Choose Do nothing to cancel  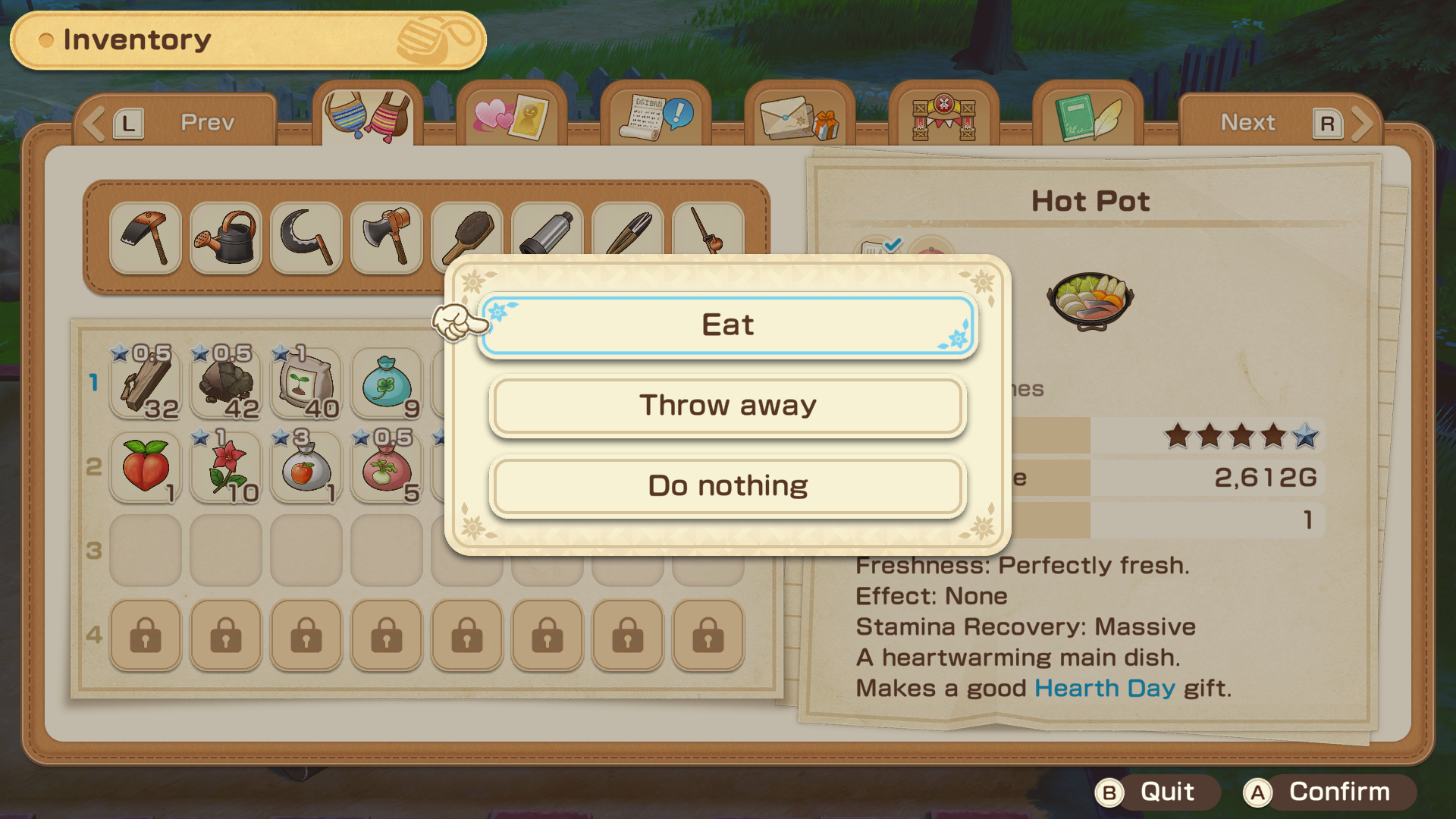(x=728, y=486)
